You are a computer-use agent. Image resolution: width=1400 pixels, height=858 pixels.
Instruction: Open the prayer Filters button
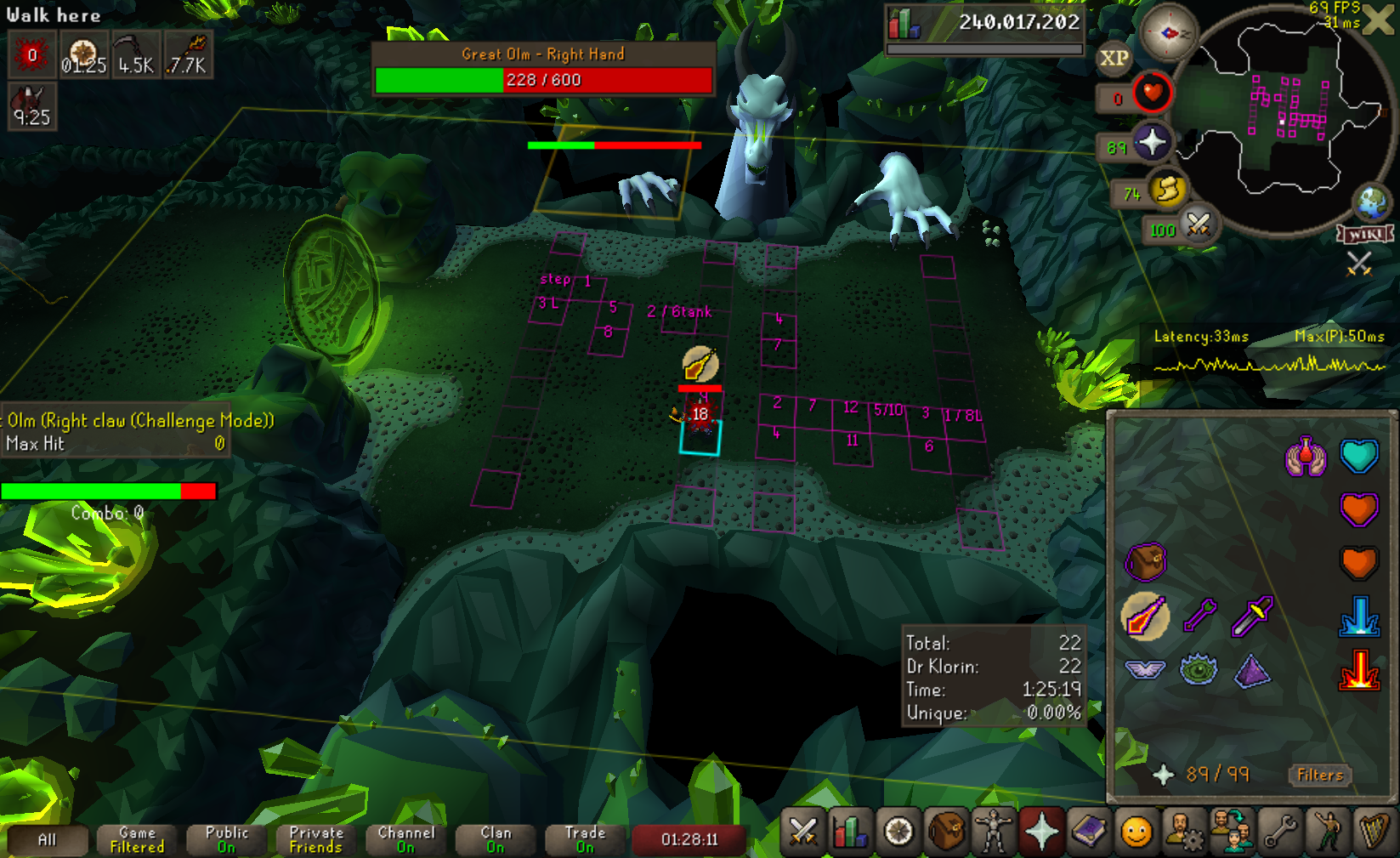click(x=1319, y=775)
